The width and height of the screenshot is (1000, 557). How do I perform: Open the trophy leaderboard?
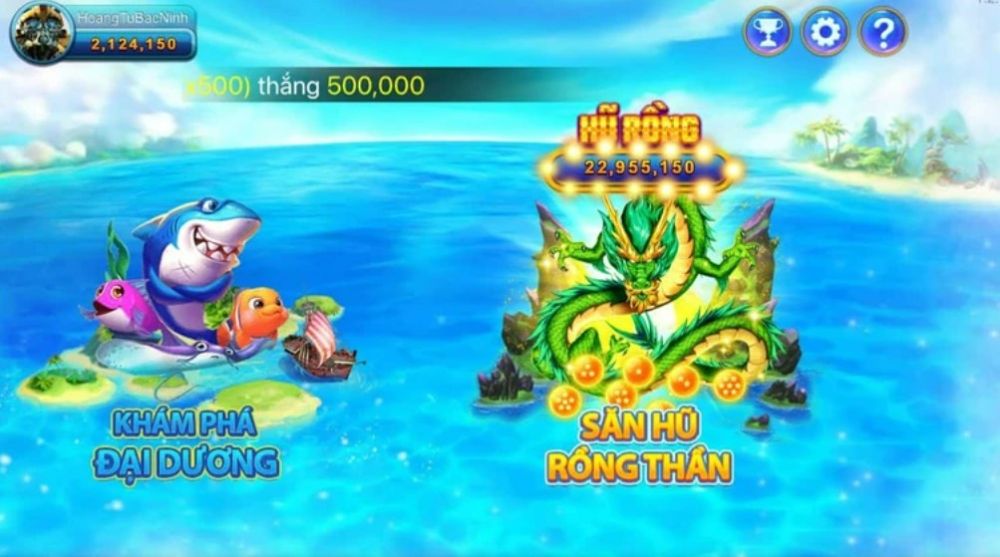tap(767, 33)
